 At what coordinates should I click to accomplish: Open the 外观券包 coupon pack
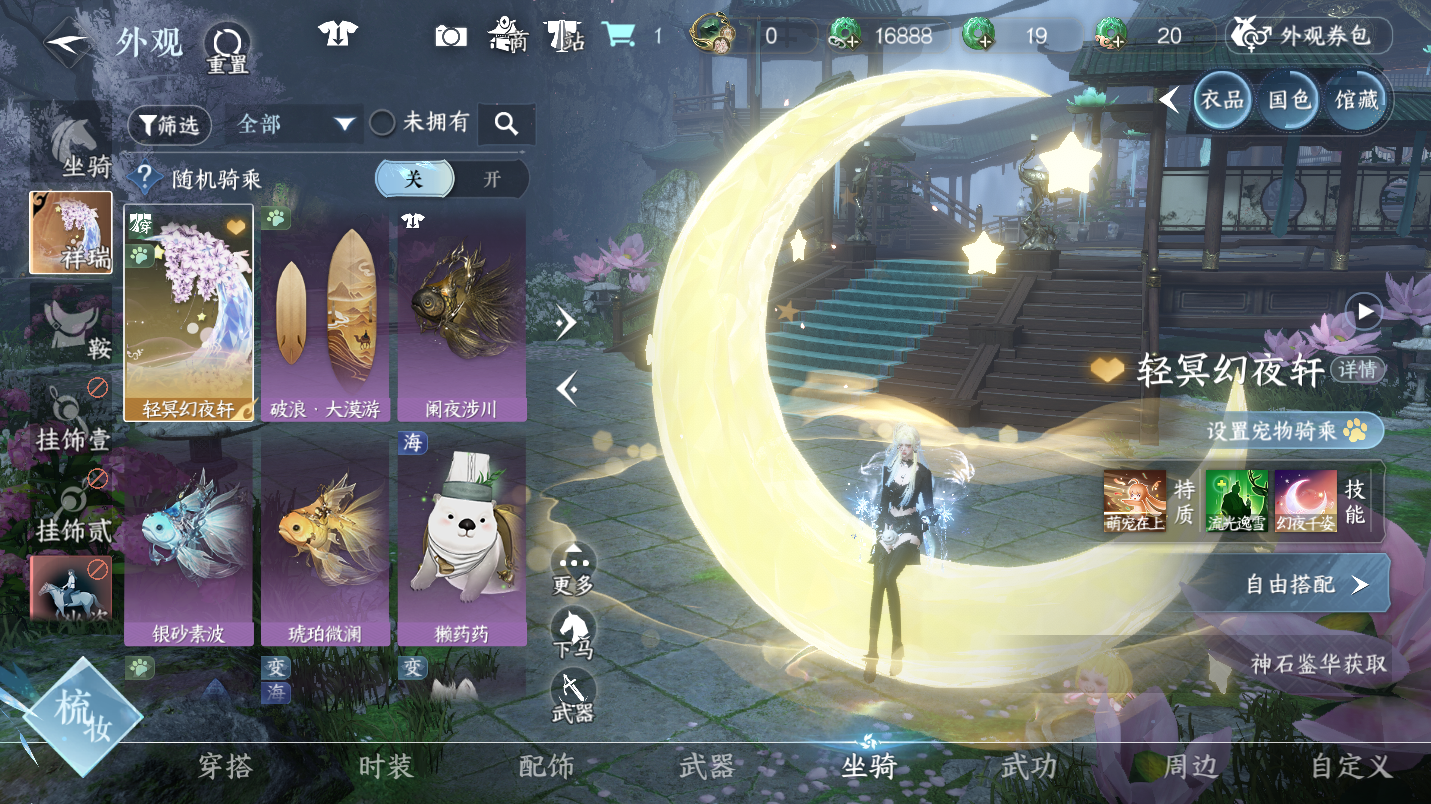click(x=1308, y=37)
